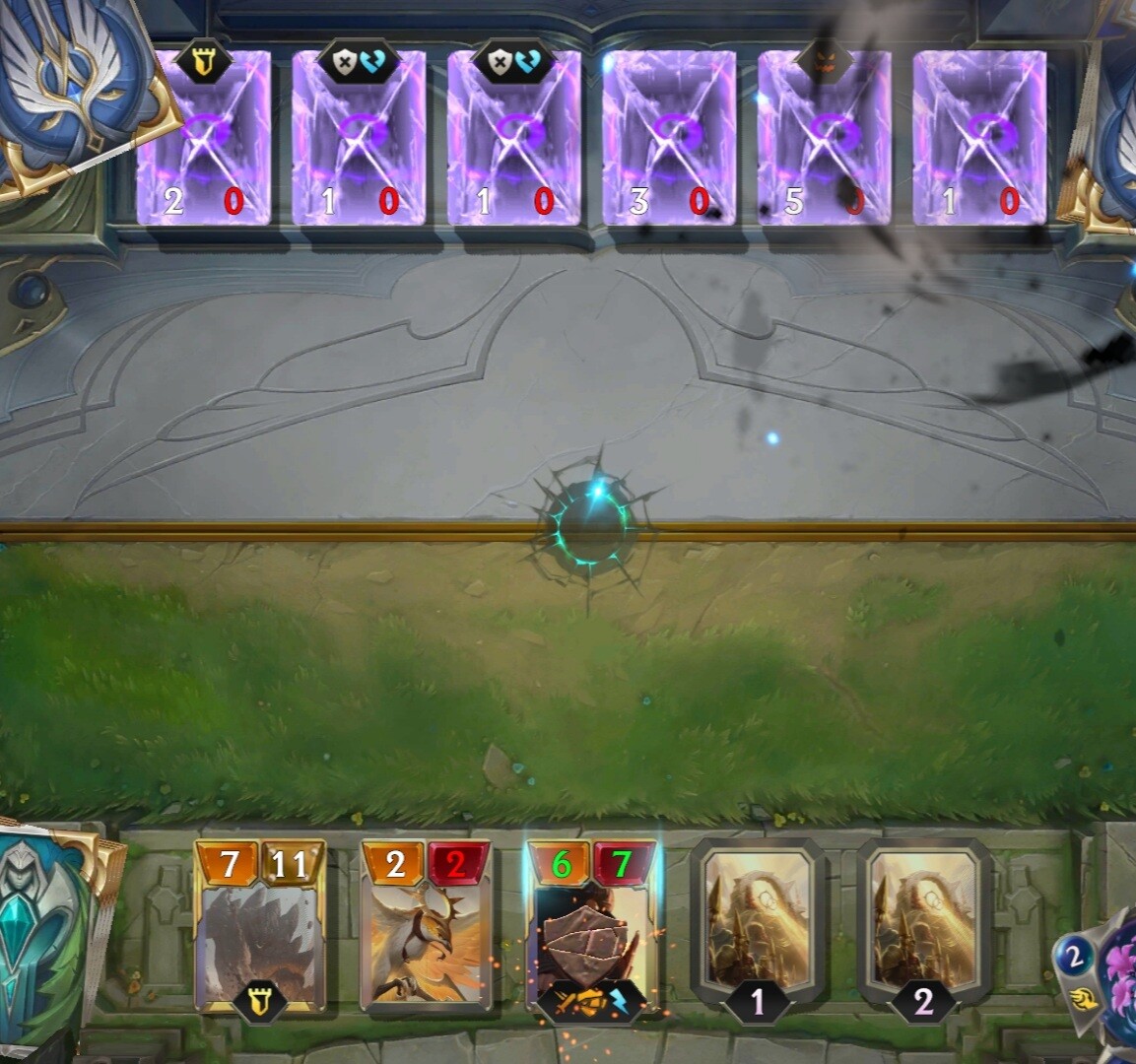Select the 7/11 unit card

click(x=260, y=926)
